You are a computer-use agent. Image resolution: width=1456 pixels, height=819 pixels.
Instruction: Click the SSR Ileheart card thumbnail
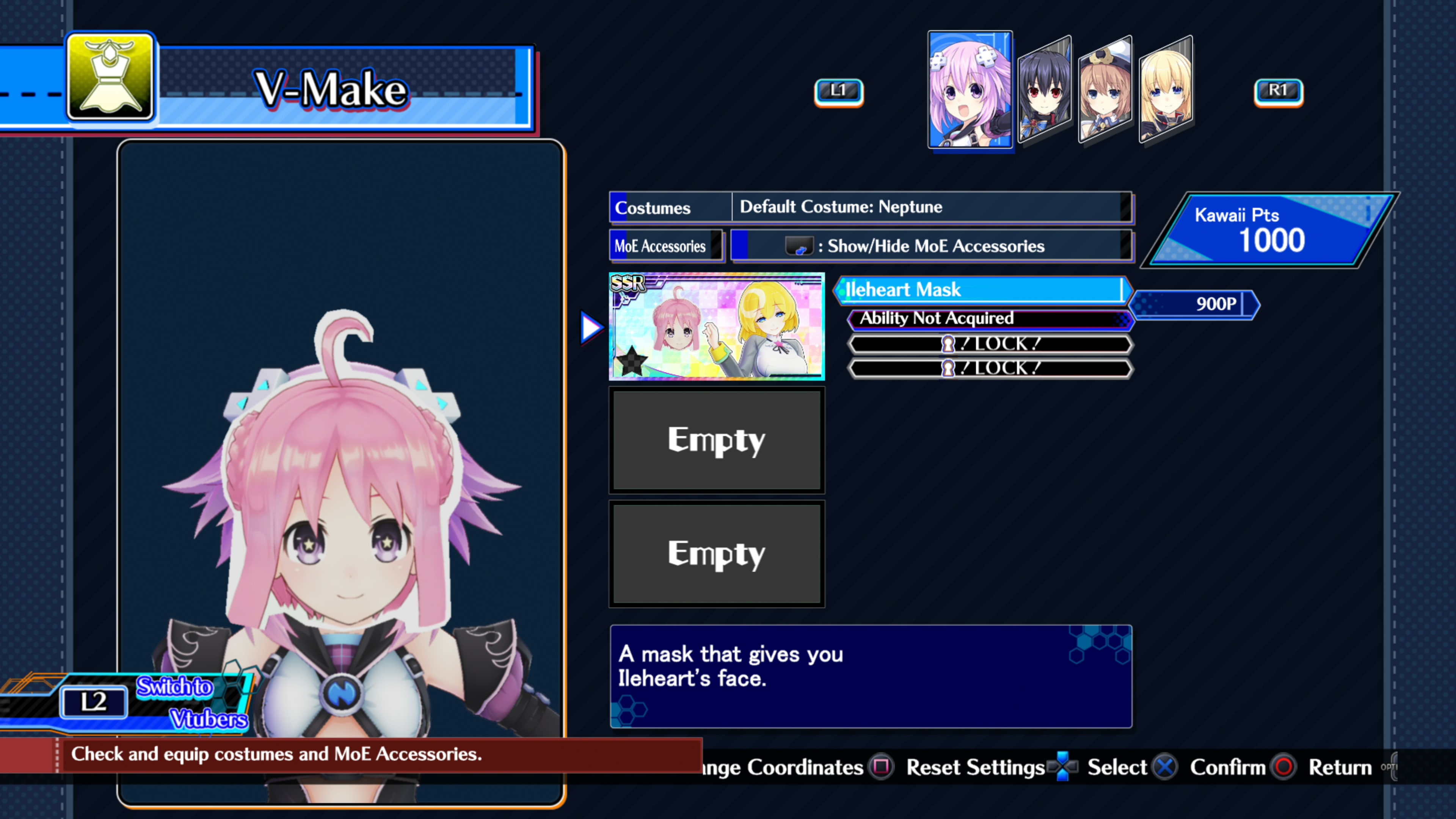717,327
